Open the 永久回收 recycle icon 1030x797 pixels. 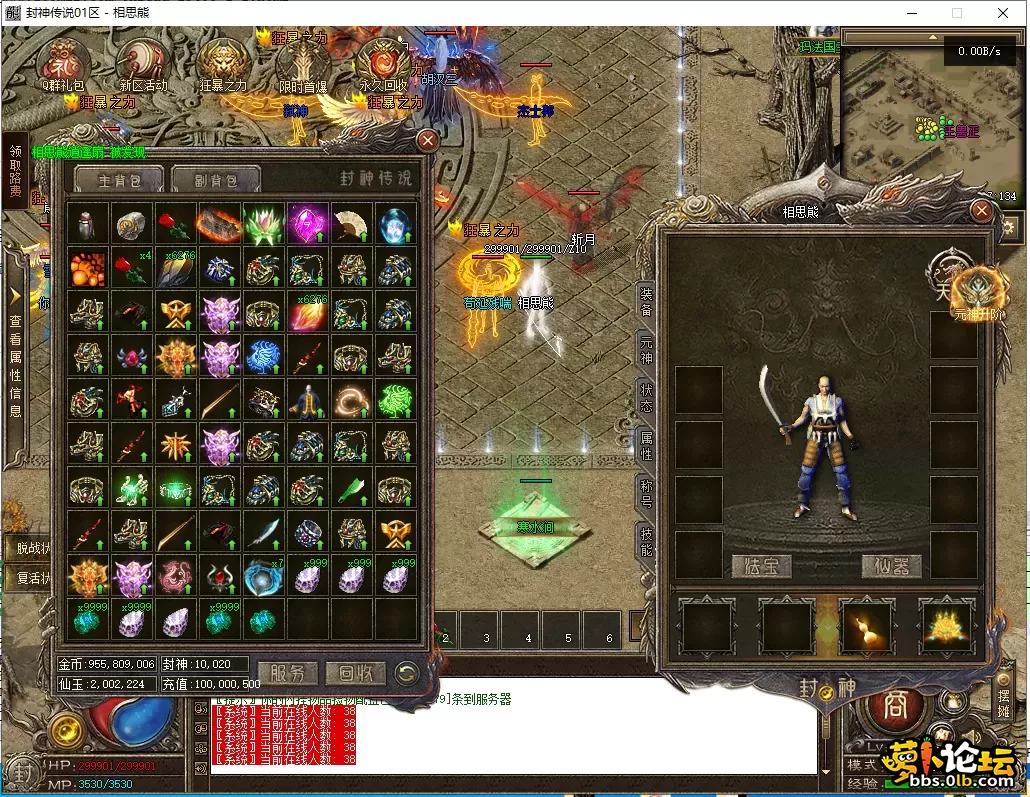[x=383, y=63]
